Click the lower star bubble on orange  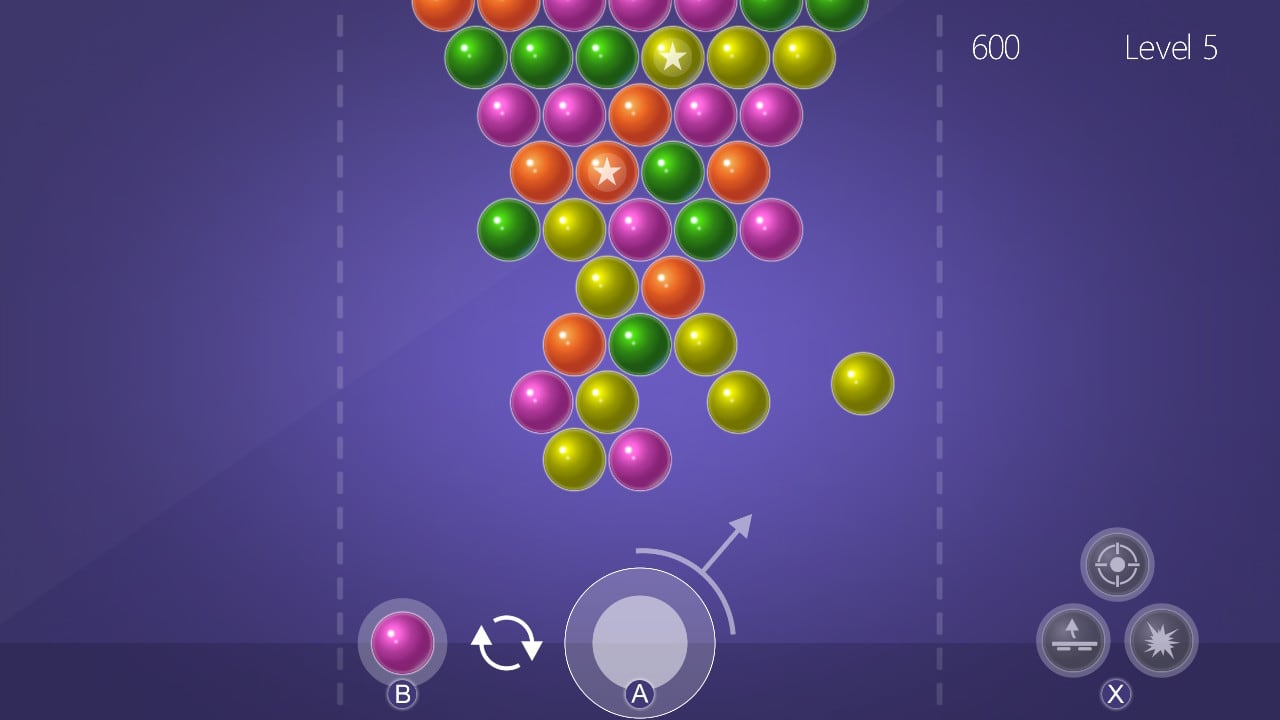606,172
